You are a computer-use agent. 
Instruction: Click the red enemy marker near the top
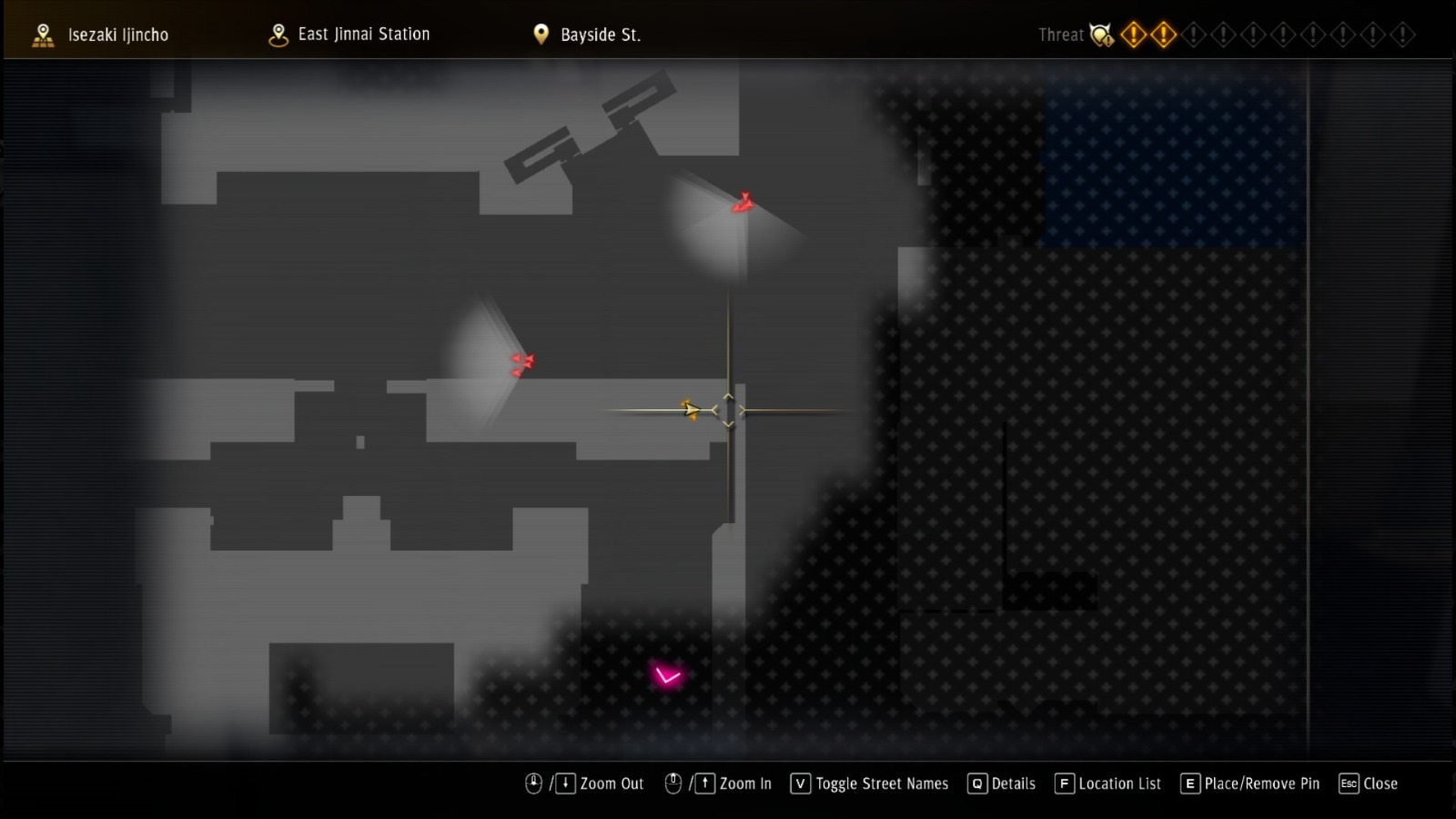[x=743, y=202]
